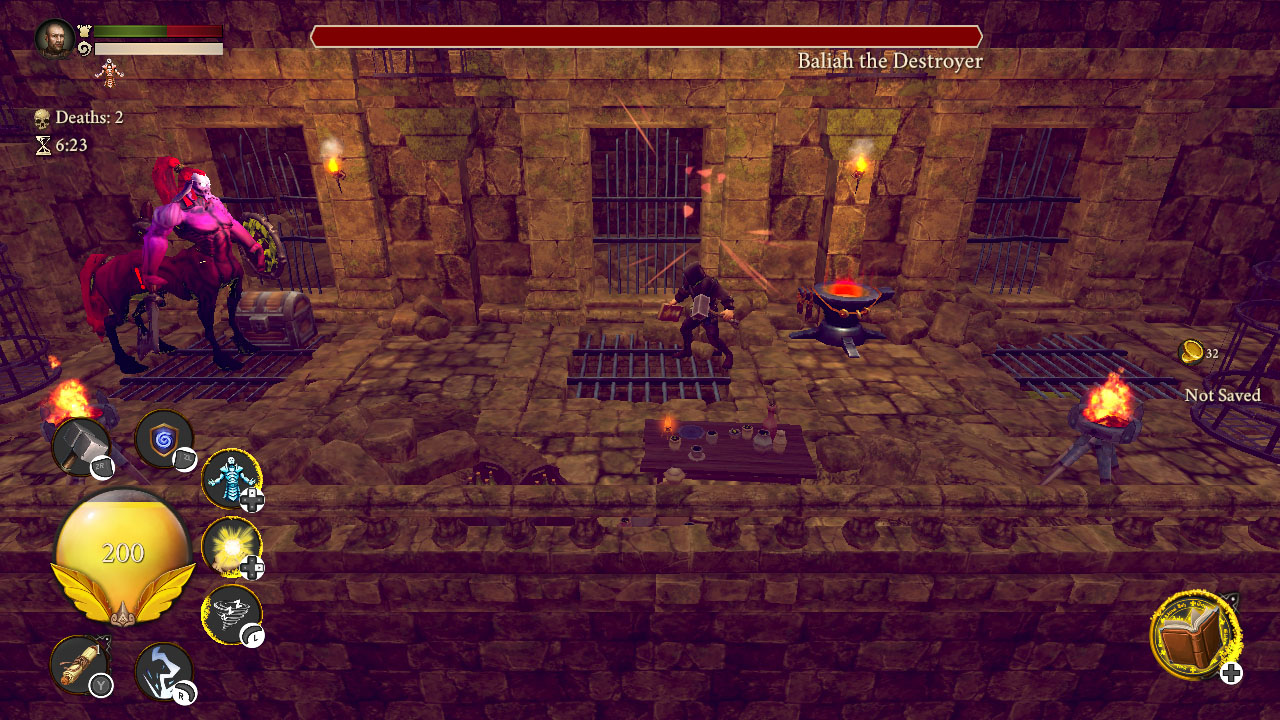
Task: Activate the lightning beast ability
Action: (162, 672)
